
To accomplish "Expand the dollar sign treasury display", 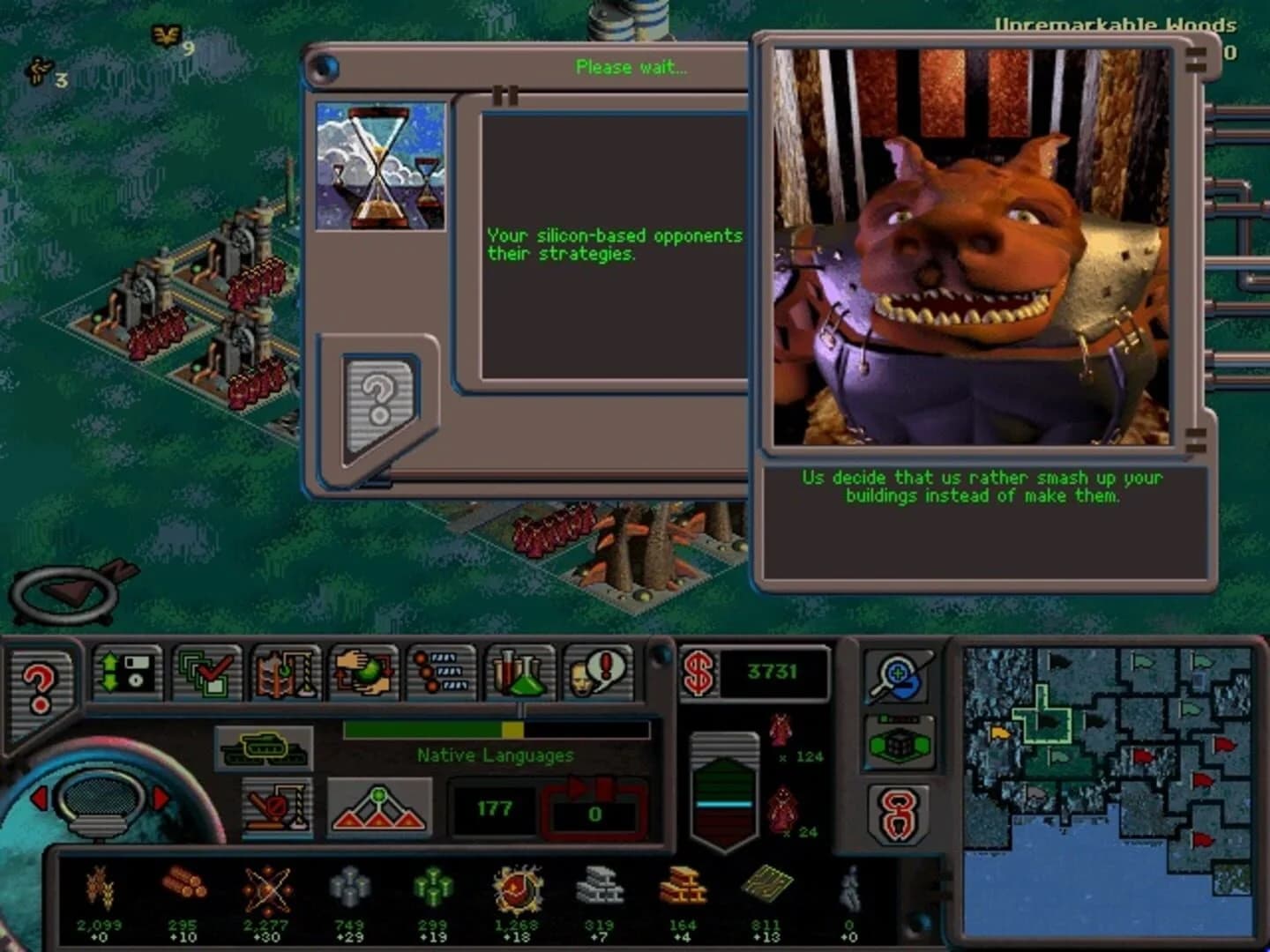I will coord(699,672).
